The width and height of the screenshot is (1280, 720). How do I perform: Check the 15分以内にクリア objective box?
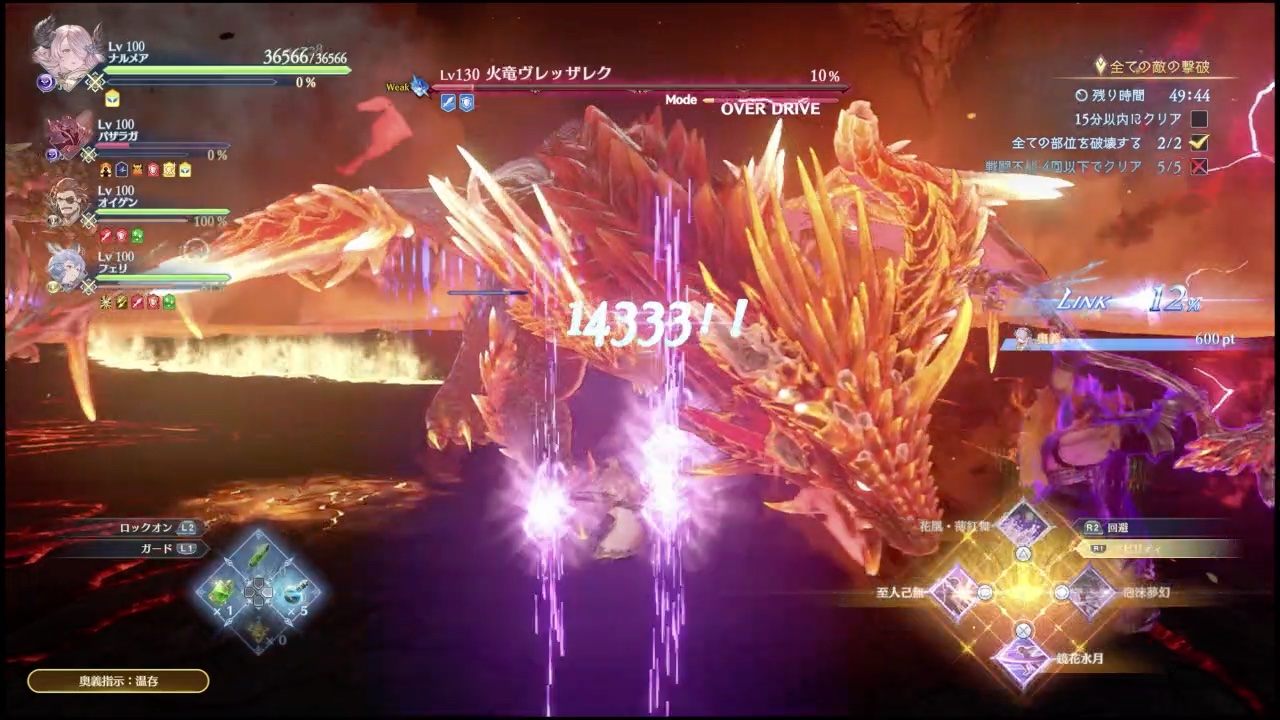(1199, 119)
